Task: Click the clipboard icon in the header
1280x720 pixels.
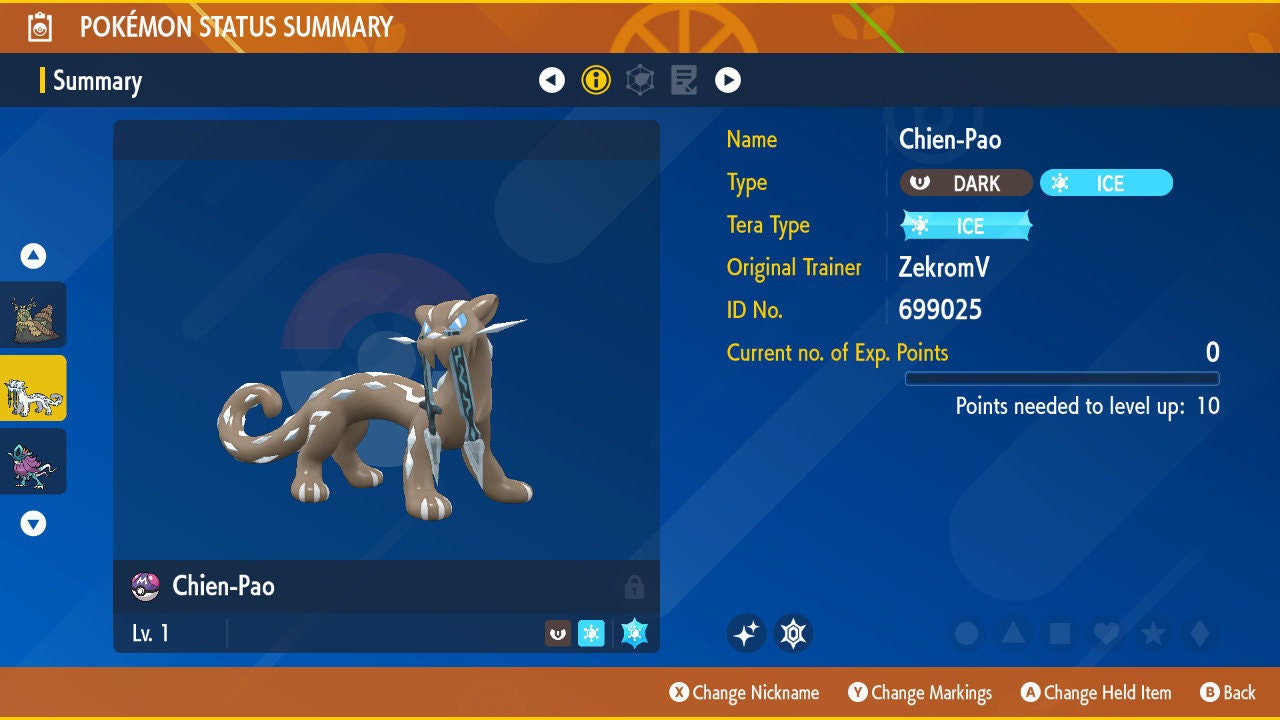Action: click(37, 25)
